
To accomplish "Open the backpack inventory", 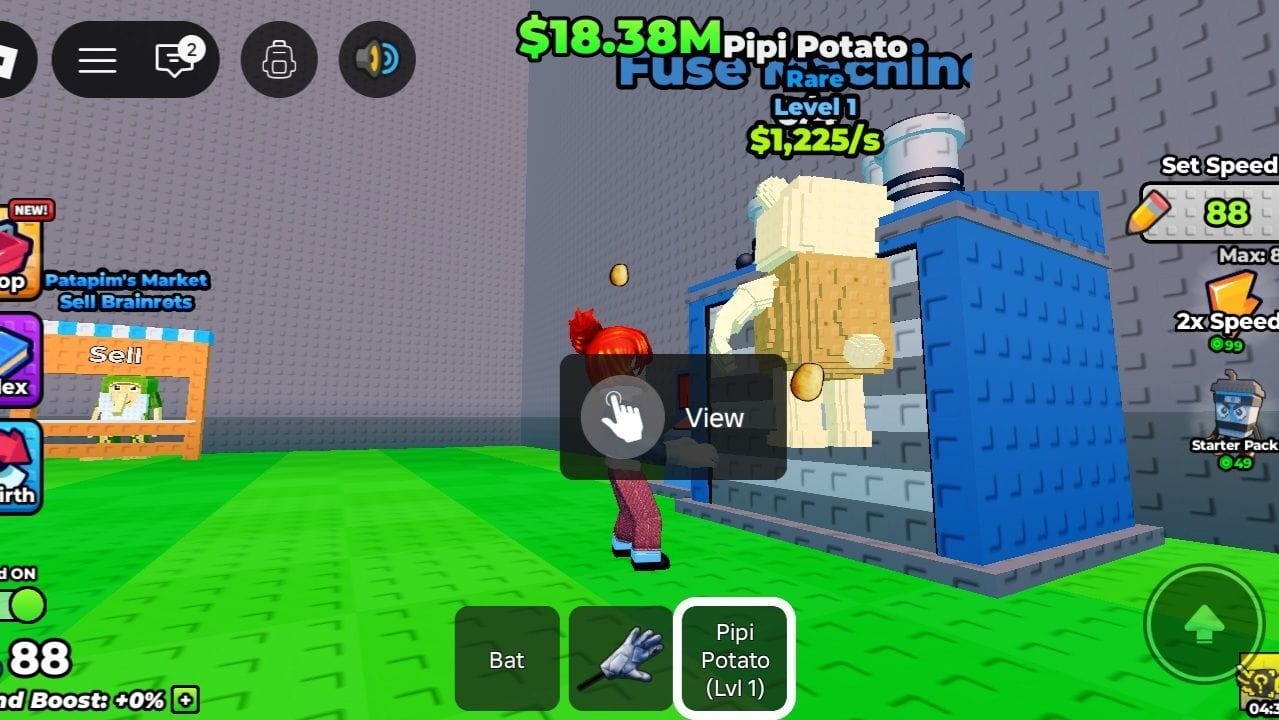I will (279, 60).
